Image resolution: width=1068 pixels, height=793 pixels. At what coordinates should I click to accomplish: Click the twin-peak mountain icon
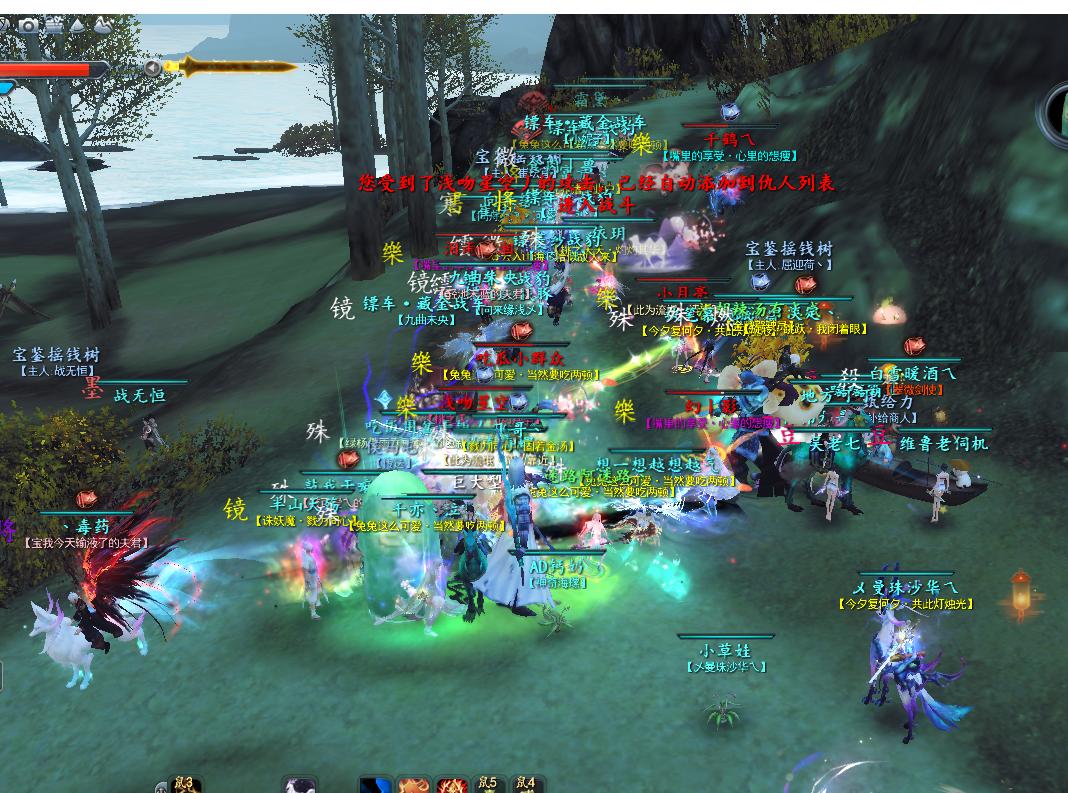102,25
